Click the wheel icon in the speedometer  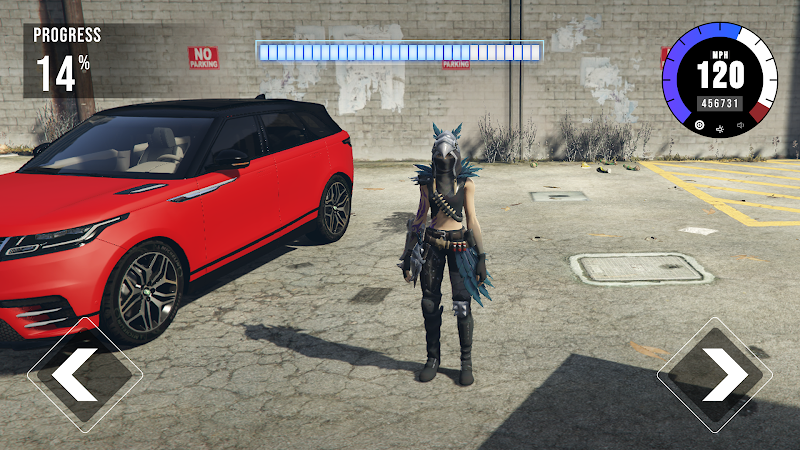(699, 126)
